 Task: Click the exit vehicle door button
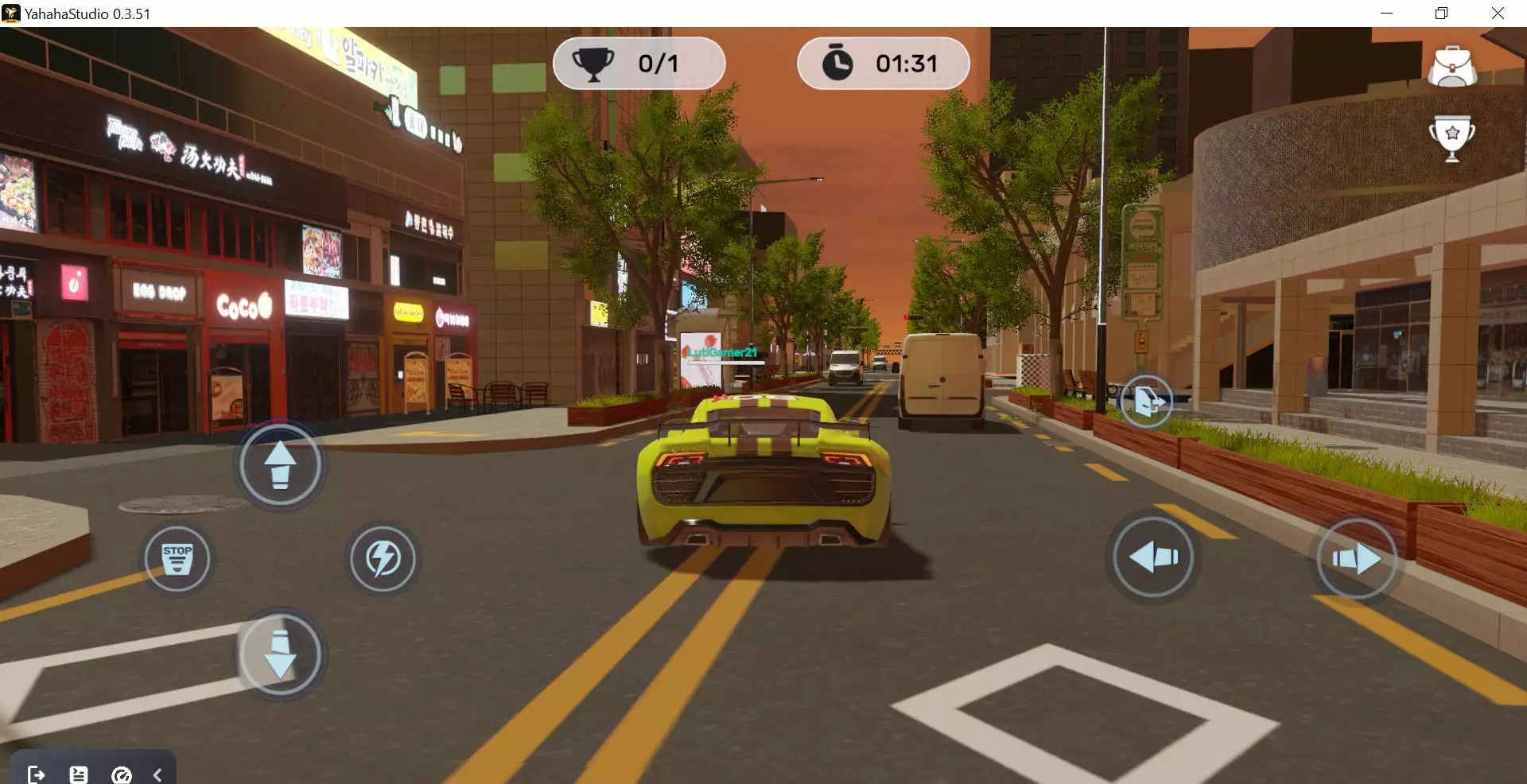pyautogui.click(x=1146, y=402)
